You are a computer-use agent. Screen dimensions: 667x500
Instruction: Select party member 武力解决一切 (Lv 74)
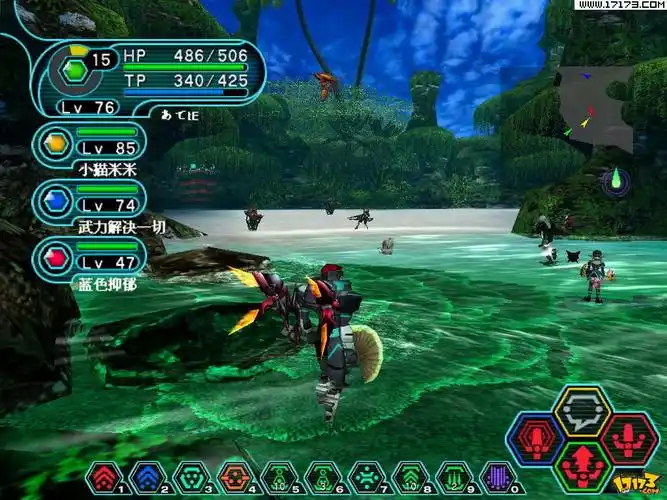[56, 201]
